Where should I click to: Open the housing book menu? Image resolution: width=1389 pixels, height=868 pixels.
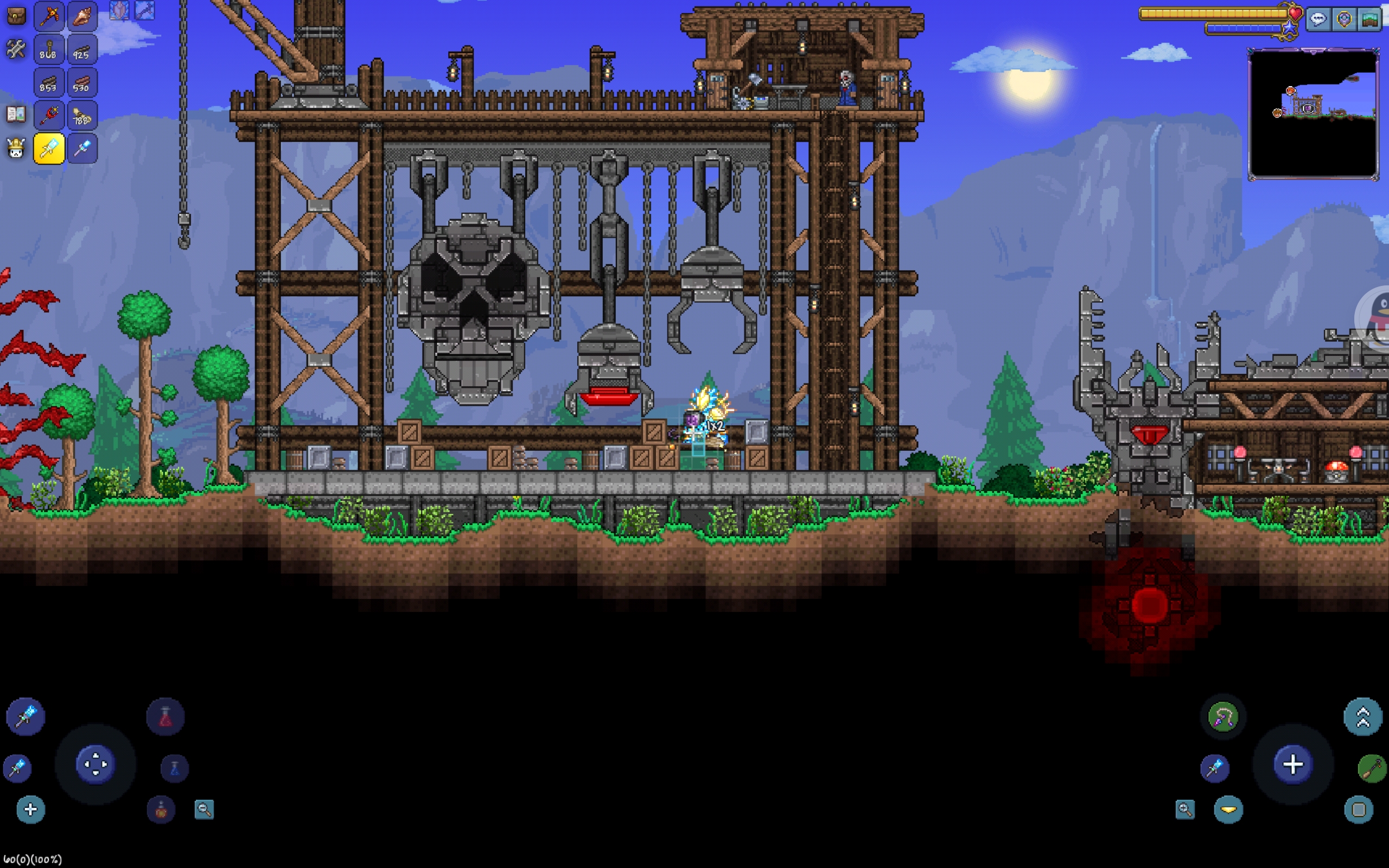tap(16, 114)
